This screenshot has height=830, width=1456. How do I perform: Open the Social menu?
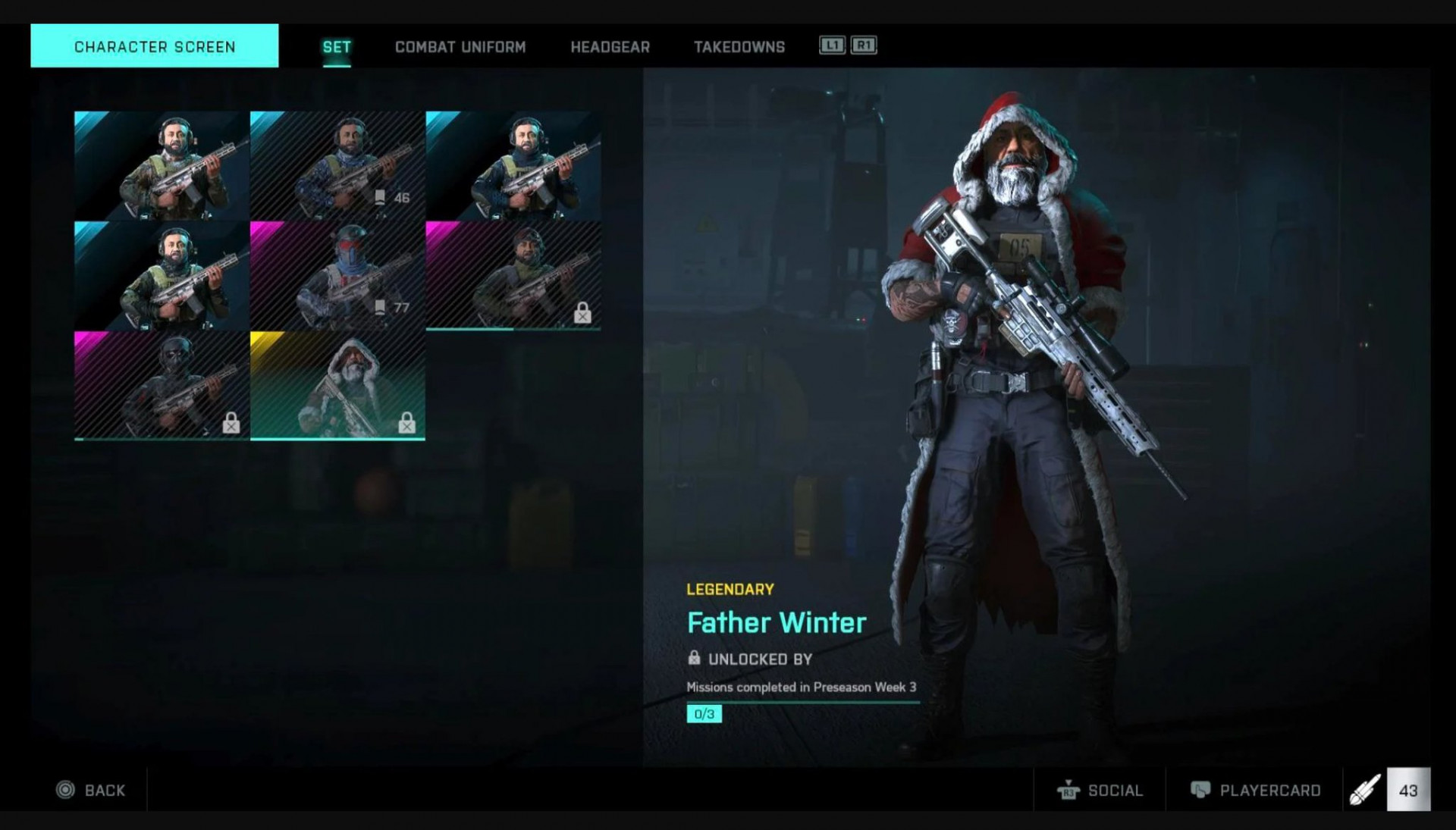point(1100,790)
